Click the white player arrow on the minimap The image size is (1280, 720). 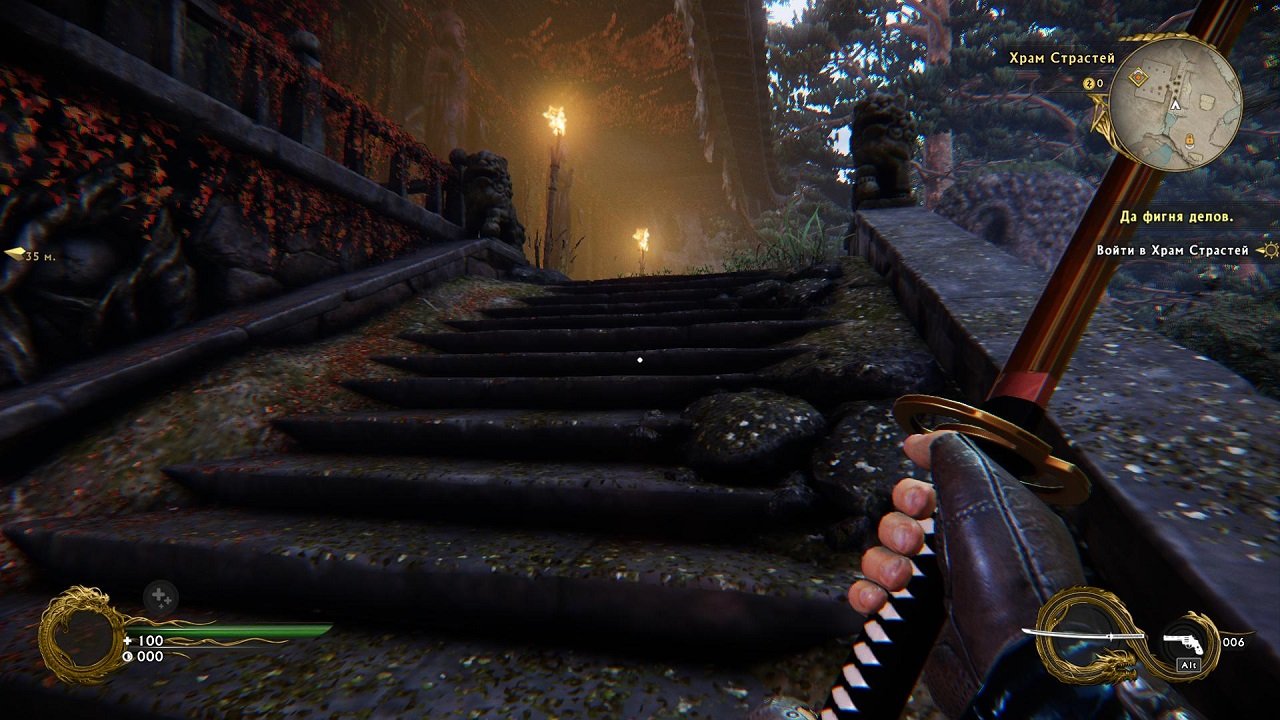click(x=1175, y=105)
